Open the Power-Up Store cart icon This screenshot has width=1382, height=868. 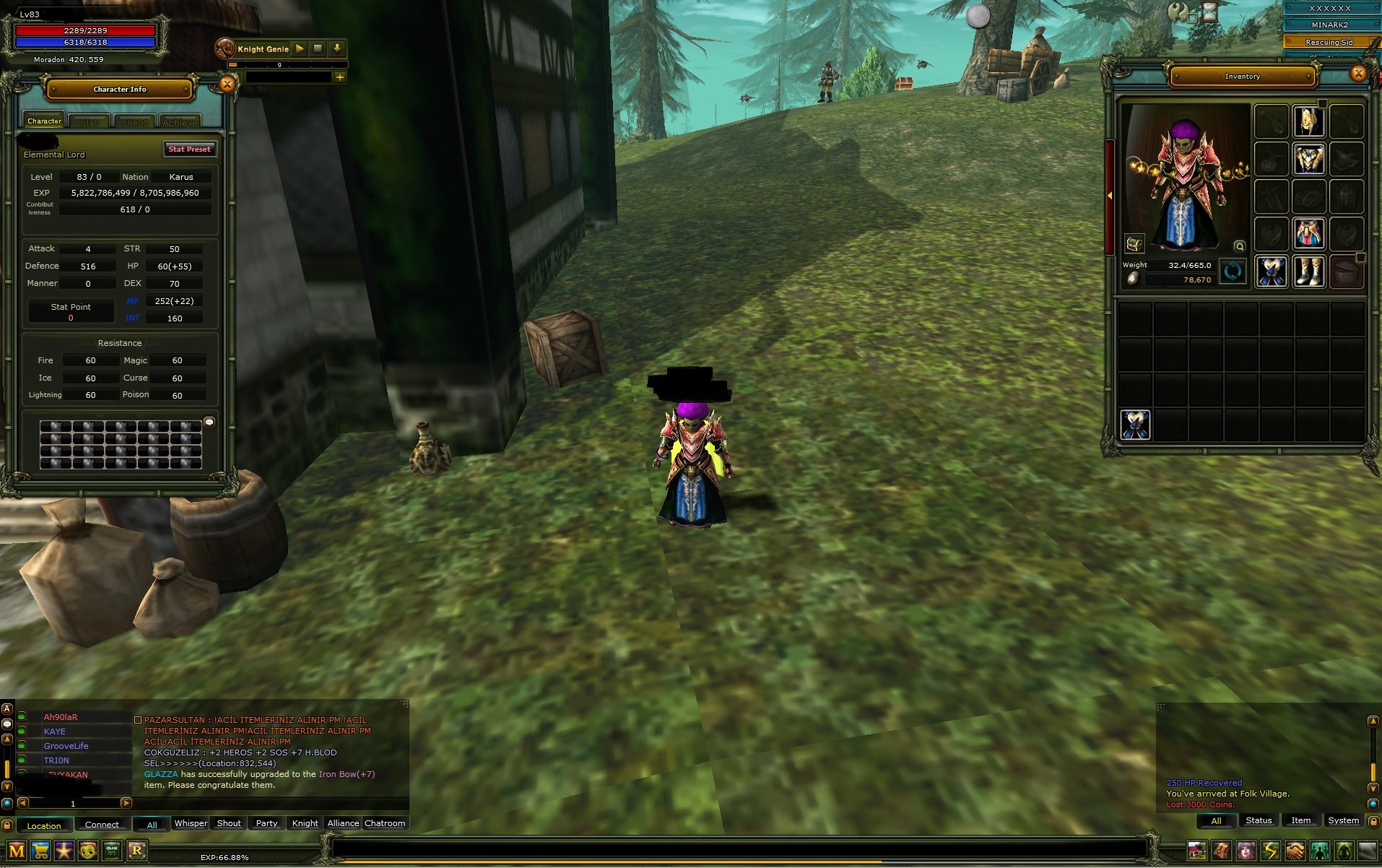(40, 851)
